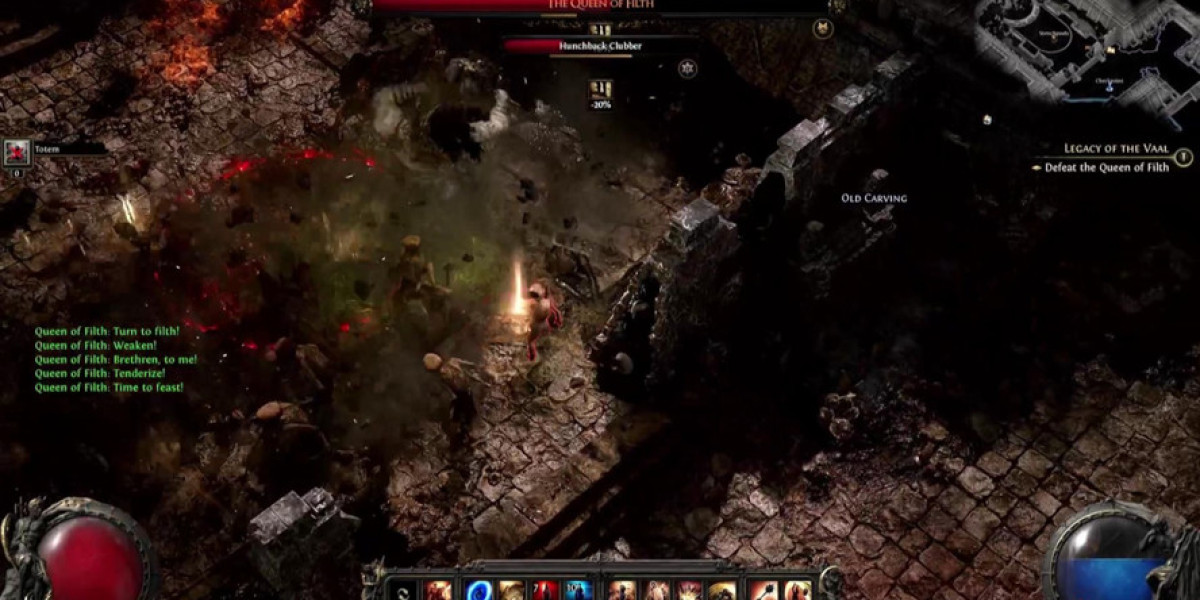Click the Totem minion portrait
This screenshot has height=600, width=1200.
16,152
